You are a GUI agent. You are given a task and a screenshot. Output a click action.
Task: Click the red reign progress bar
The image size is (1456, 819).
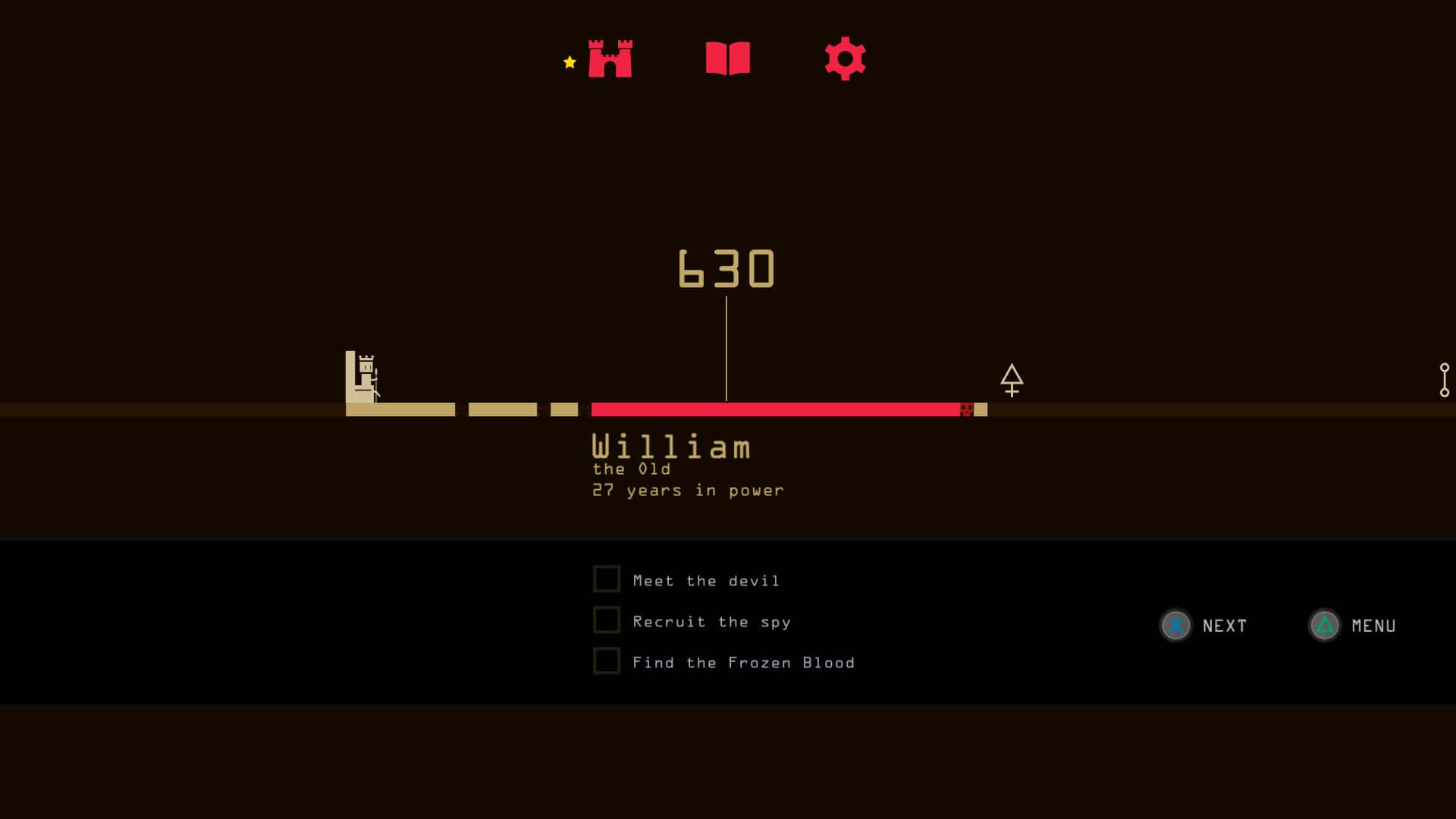(773, 409)
